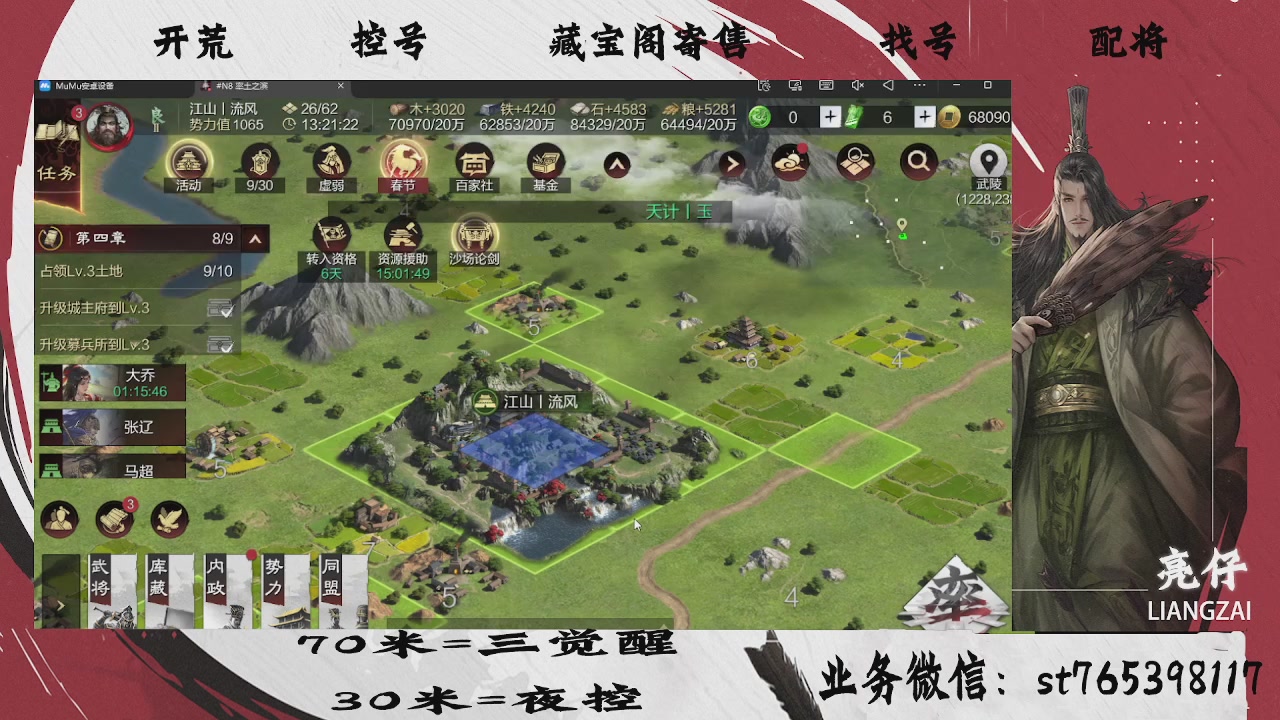Click plus button to add jade currency
The image size is (1280, 720).
pos(924,117)
